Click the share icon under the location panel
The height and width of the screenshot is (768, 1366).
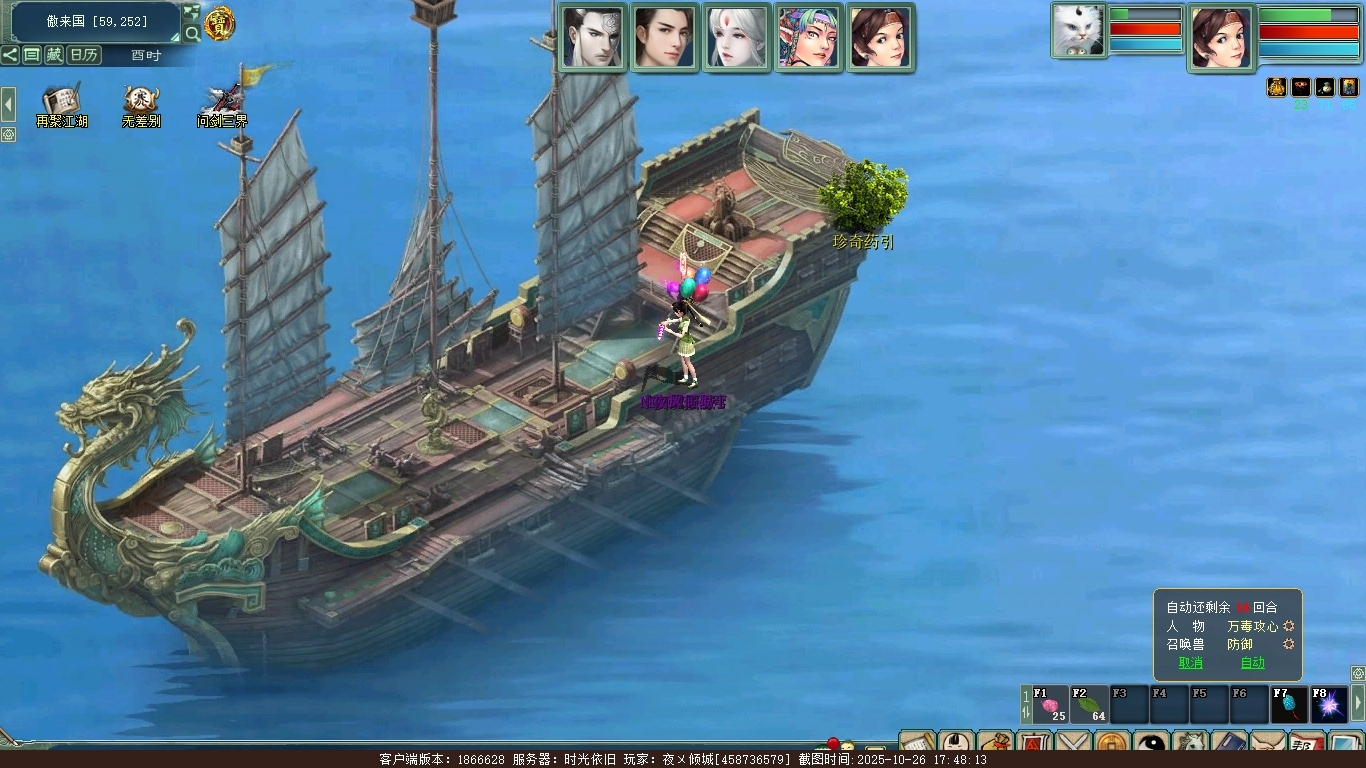(x=10, y=55)
